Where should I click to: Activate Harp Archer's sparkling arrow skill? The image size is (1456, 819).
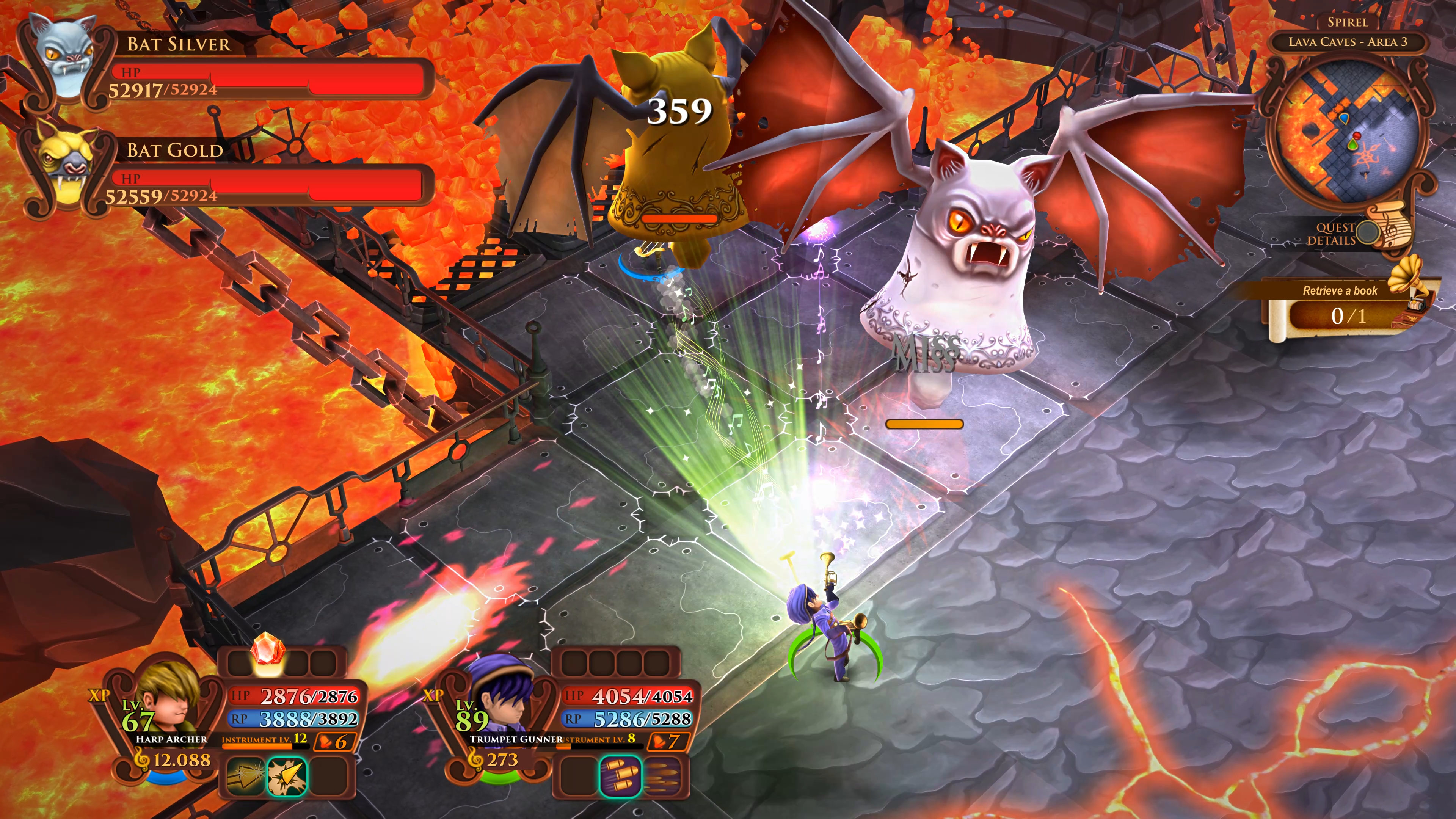tap(245, 776)
